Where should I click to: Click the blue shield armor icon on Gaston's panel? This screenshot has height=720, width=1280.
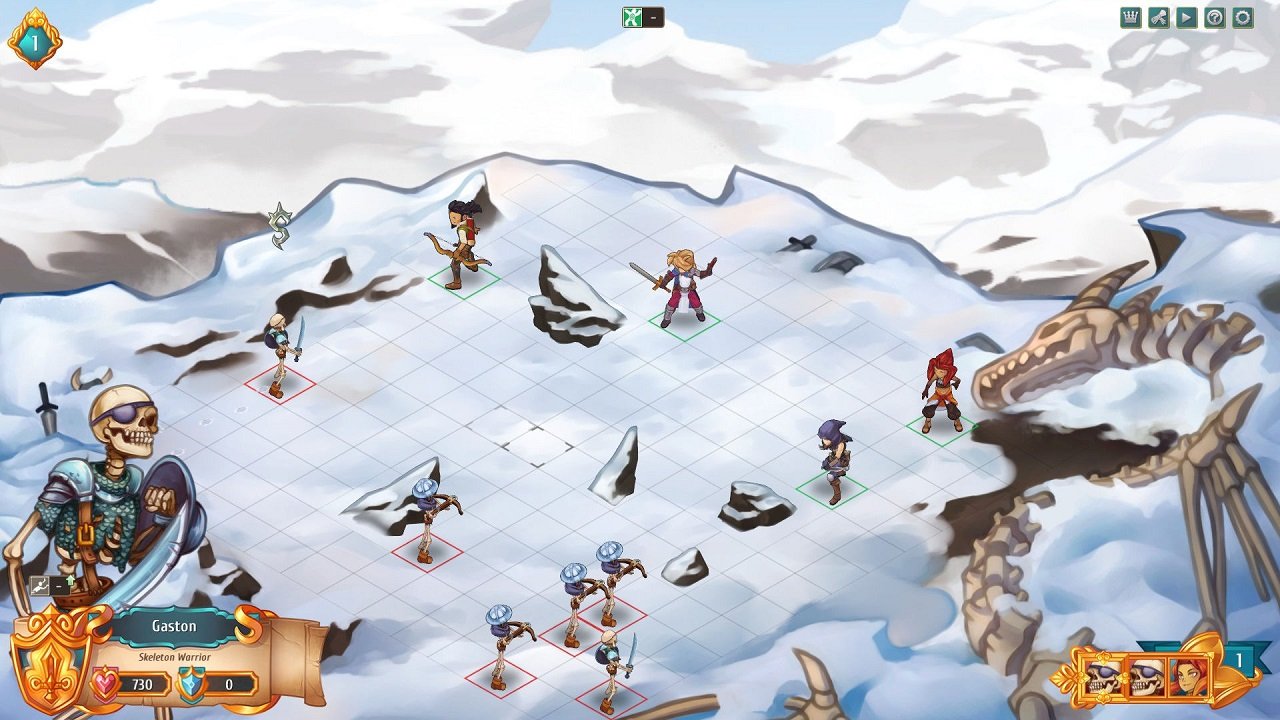190,683
